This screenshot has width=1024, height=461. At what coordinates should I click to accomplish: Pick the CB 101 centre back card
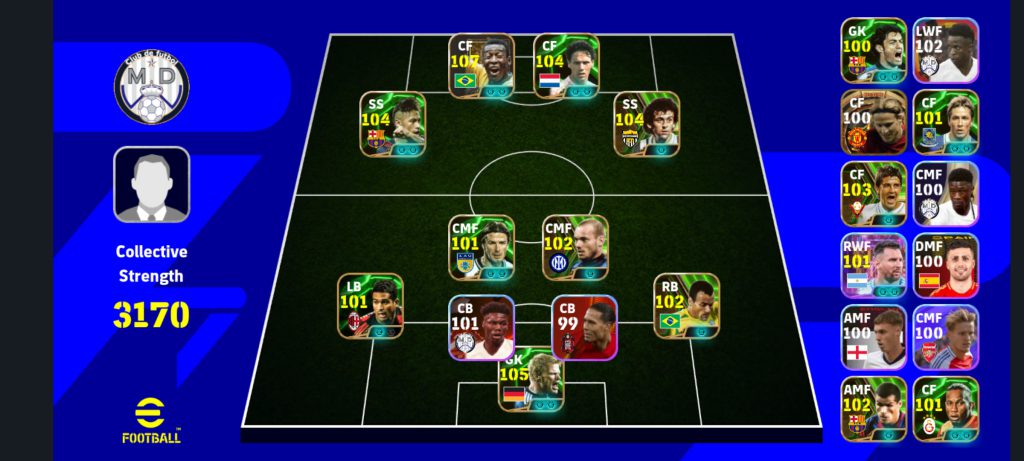coord(481,327)
